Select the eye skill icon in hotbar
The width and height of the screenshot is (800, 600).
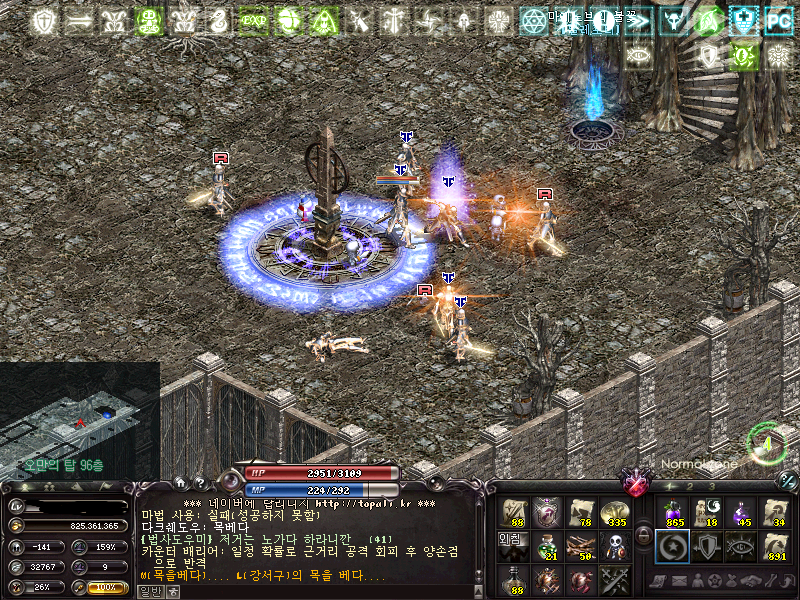(741, 546)
